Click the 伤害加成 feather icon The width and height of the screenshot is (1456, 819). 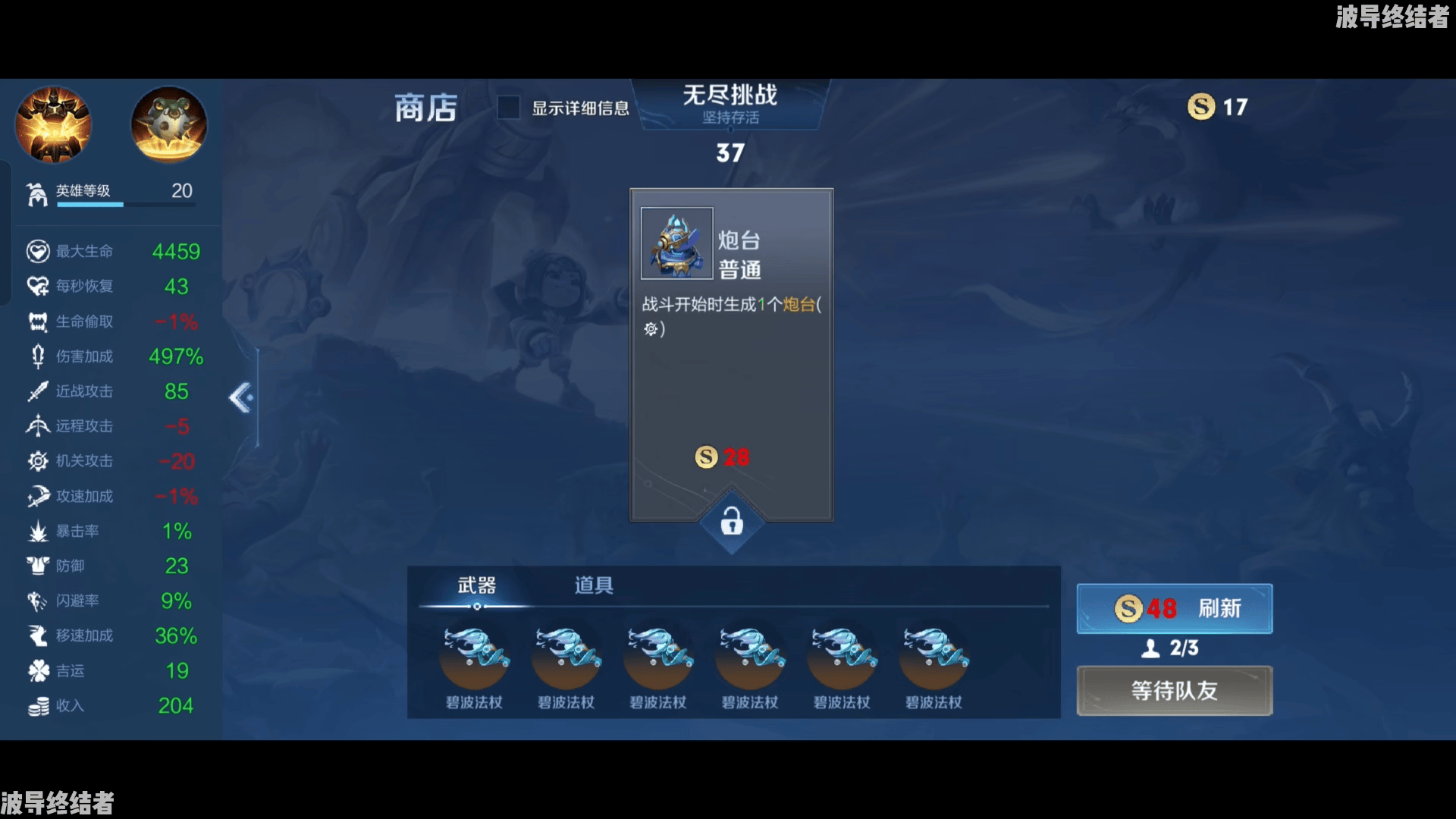[37, 356]
